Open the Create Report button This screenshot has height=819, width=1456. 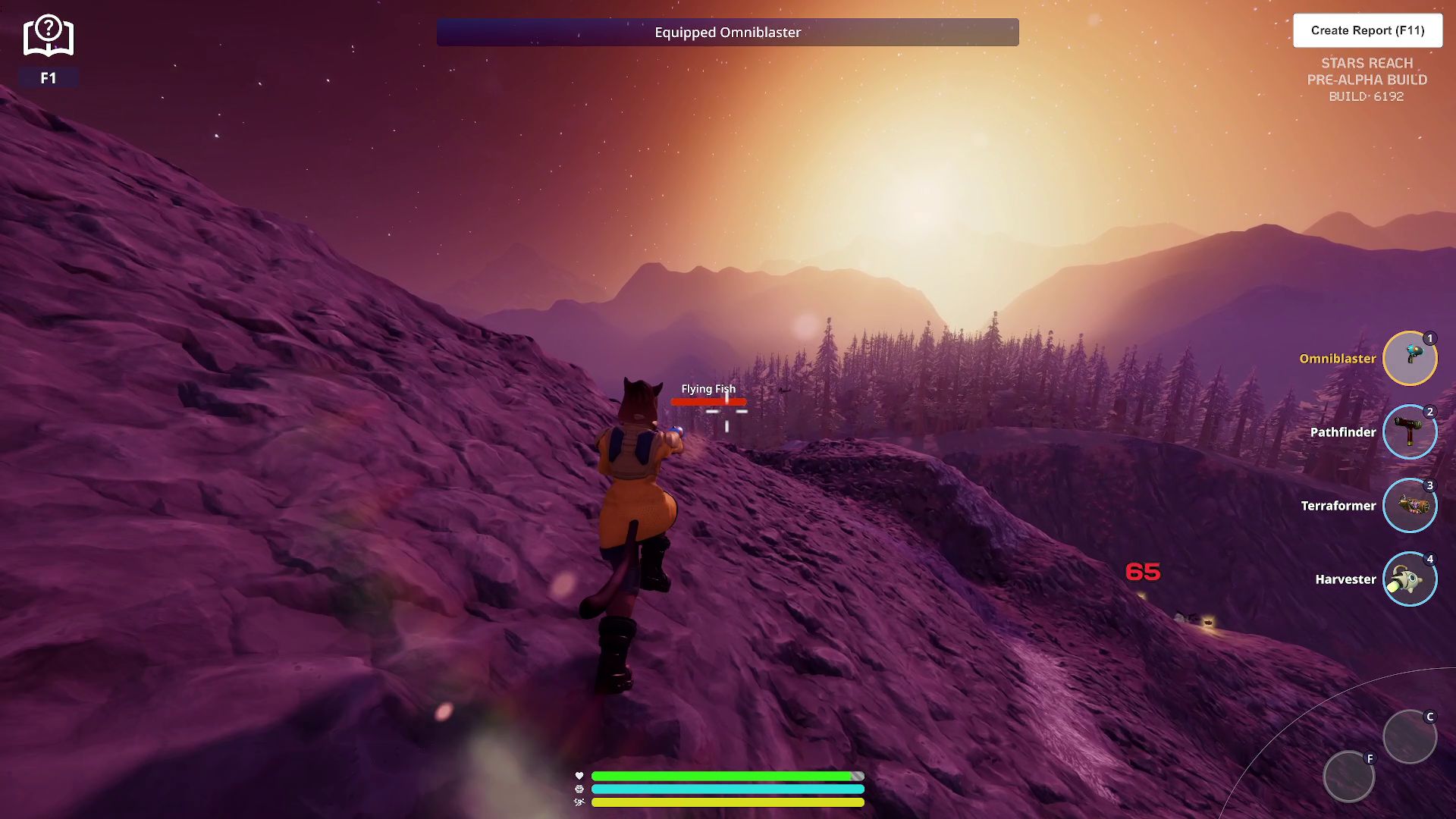click(x=1367, y=30)
